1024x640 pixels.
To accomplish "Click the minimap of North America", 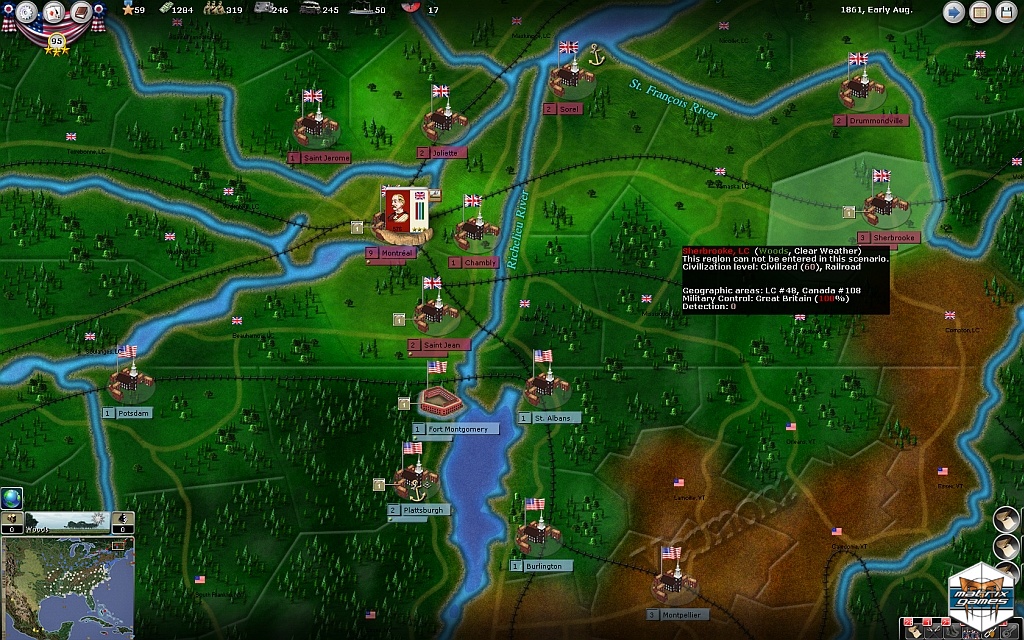I will point(67,586).
